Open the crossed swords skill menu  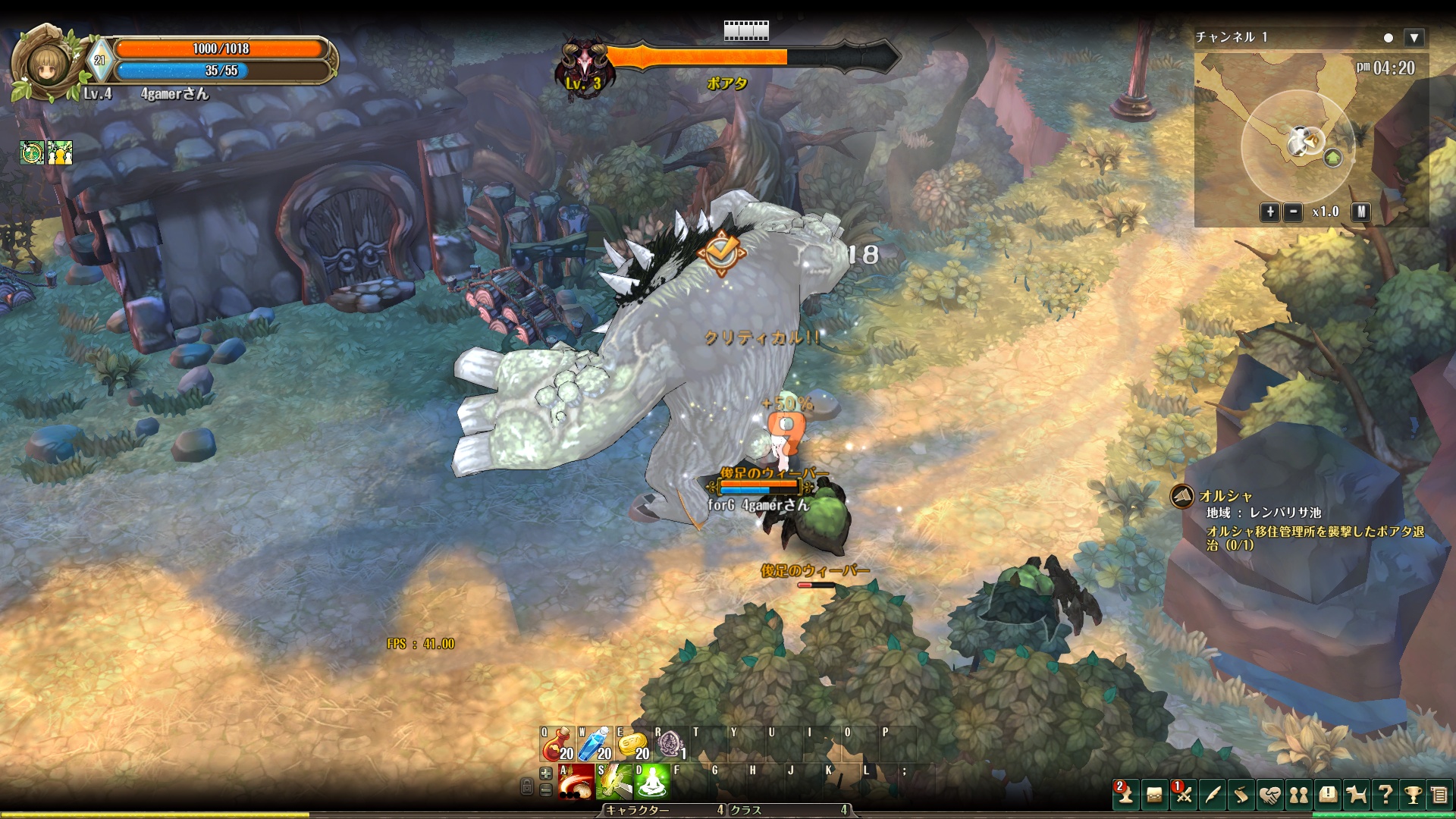(x=1183, y=794)
